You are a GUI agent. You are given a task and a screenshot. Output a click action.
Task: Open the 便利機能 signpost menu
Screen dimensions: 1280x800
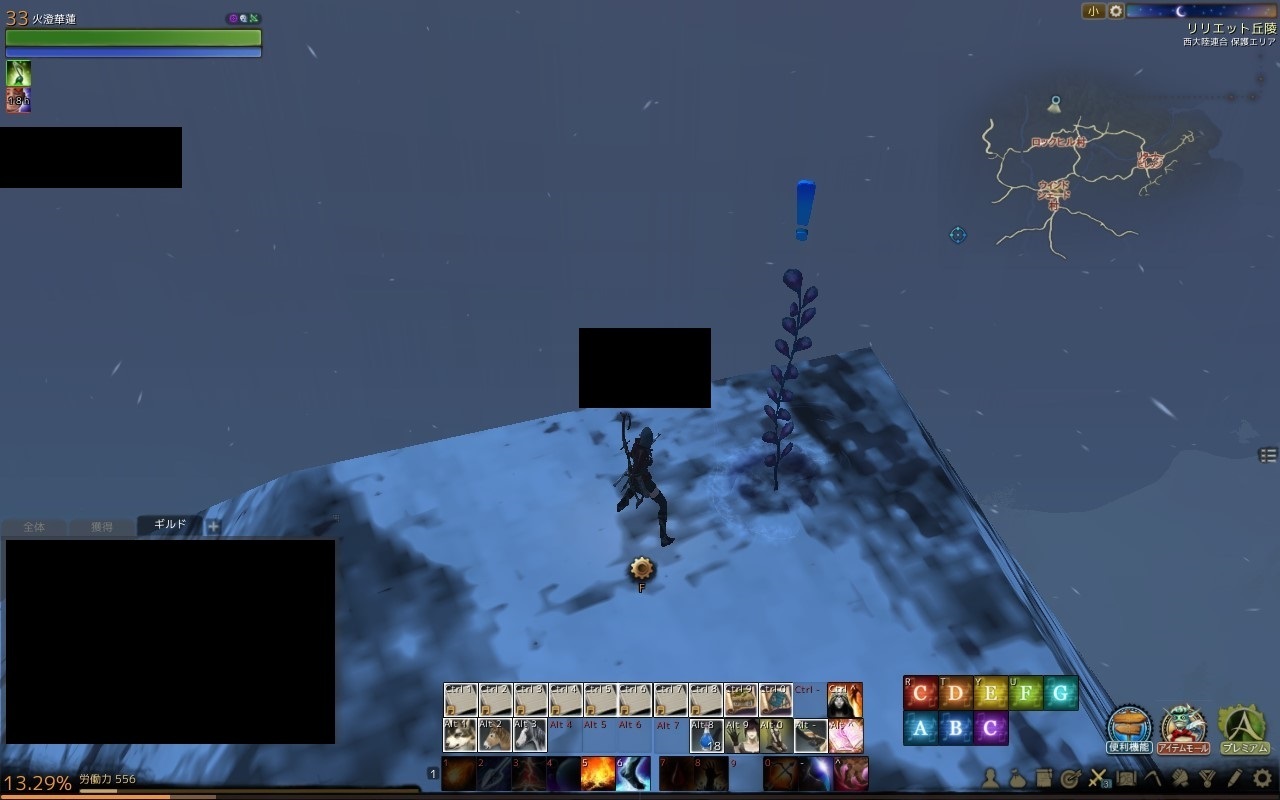1130,727
